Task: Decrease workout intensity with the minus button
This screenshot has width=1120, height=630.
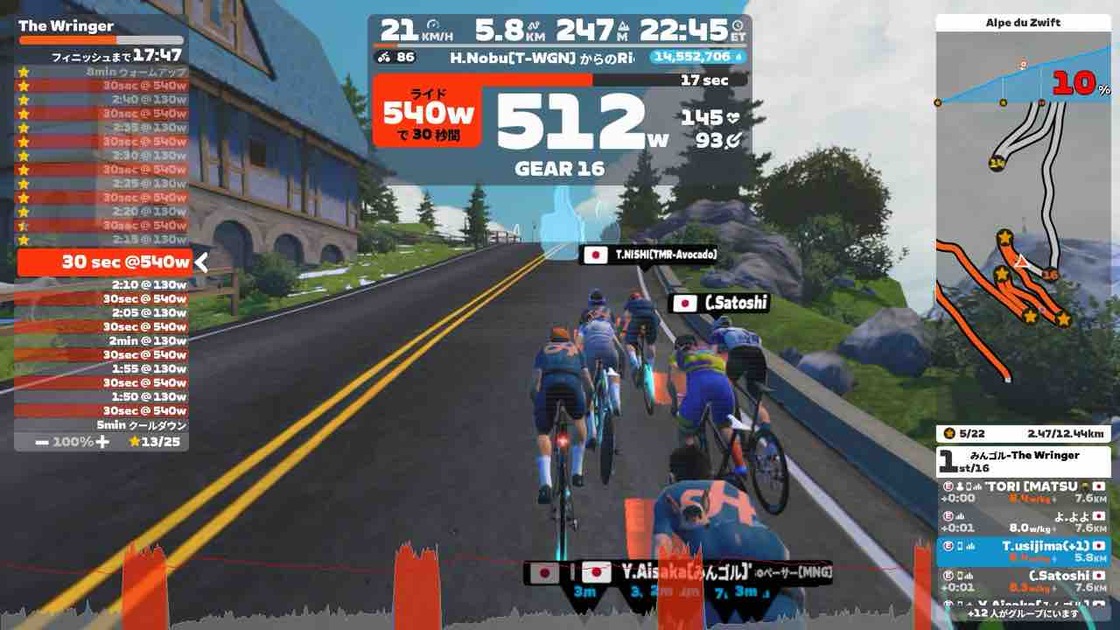Action: click(x=42, y=441)
